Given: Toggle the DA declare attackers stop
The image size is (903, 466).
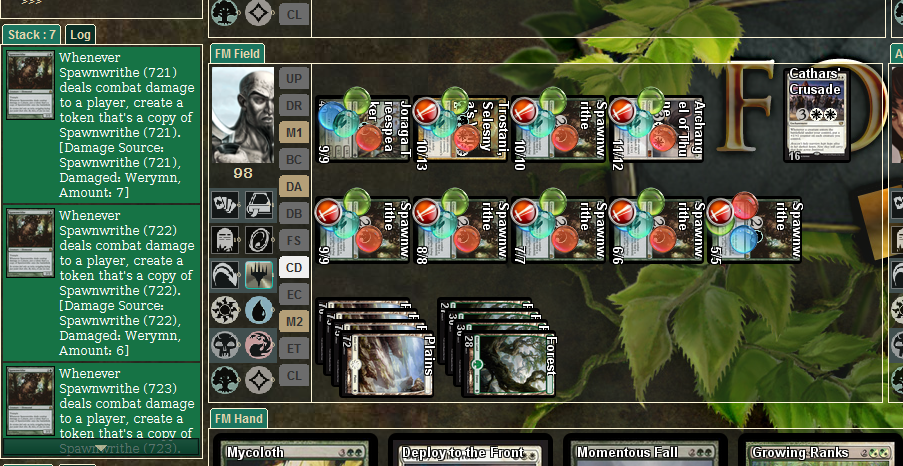Looking at the screenshot, I should click(x=293, y=186).
